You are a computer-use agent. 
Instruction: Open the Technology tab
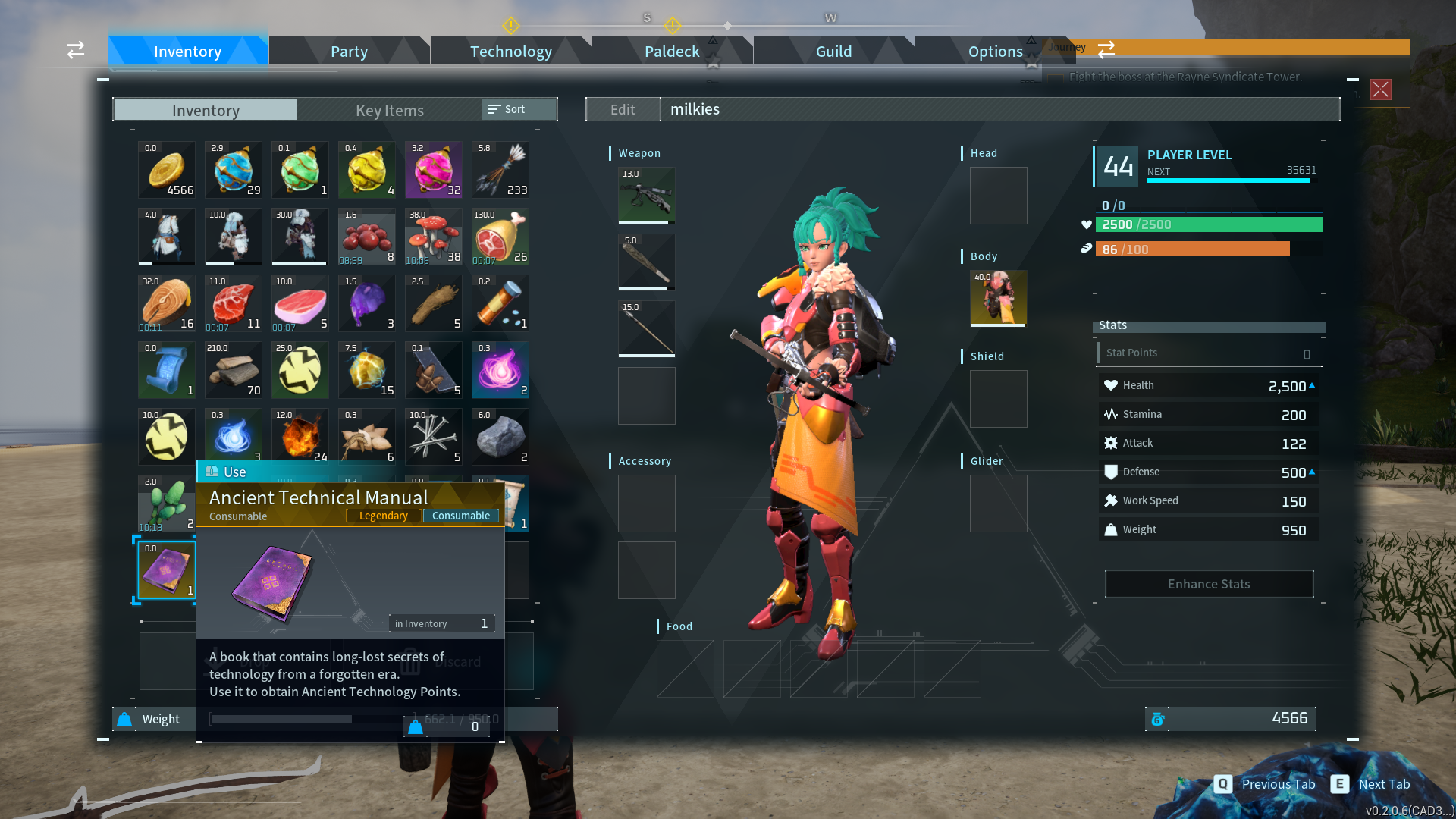510,51
